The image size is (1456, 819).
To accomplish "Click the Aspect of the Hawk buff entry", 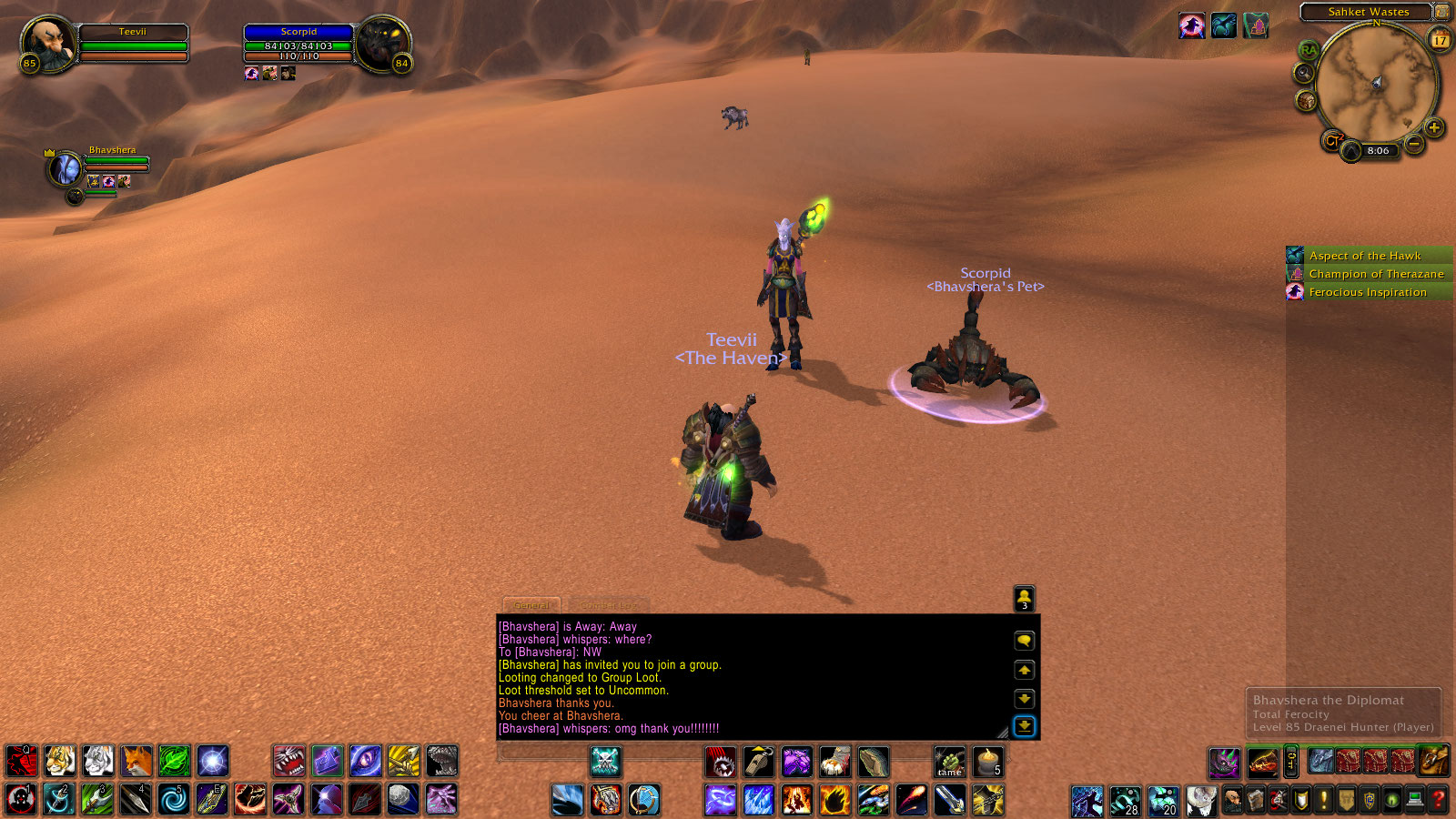I will (1364, 256).
